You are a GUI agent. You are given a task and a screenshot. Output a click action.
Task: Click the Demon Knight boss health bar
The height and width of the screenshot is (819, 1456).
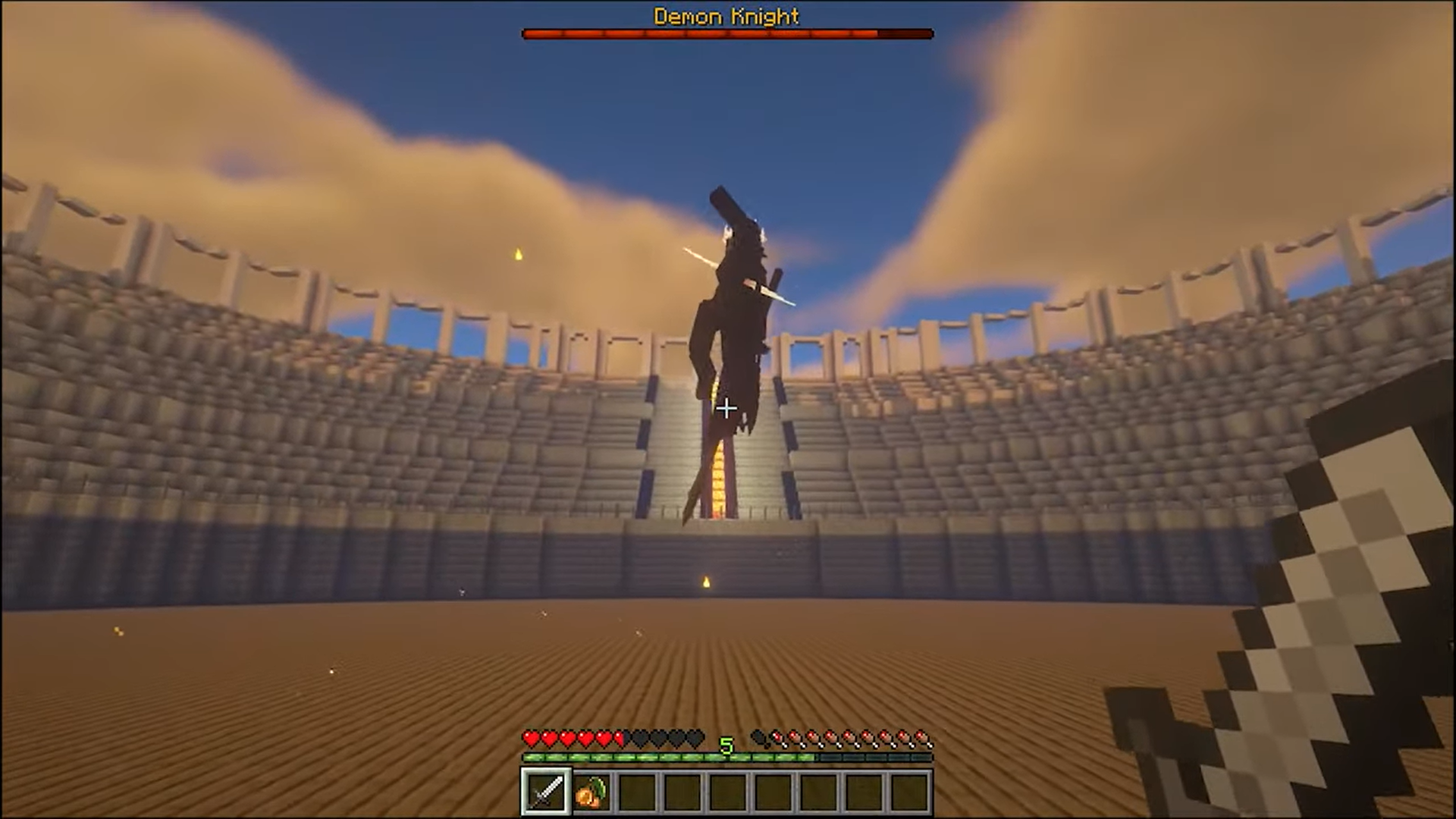coord(726,33)
